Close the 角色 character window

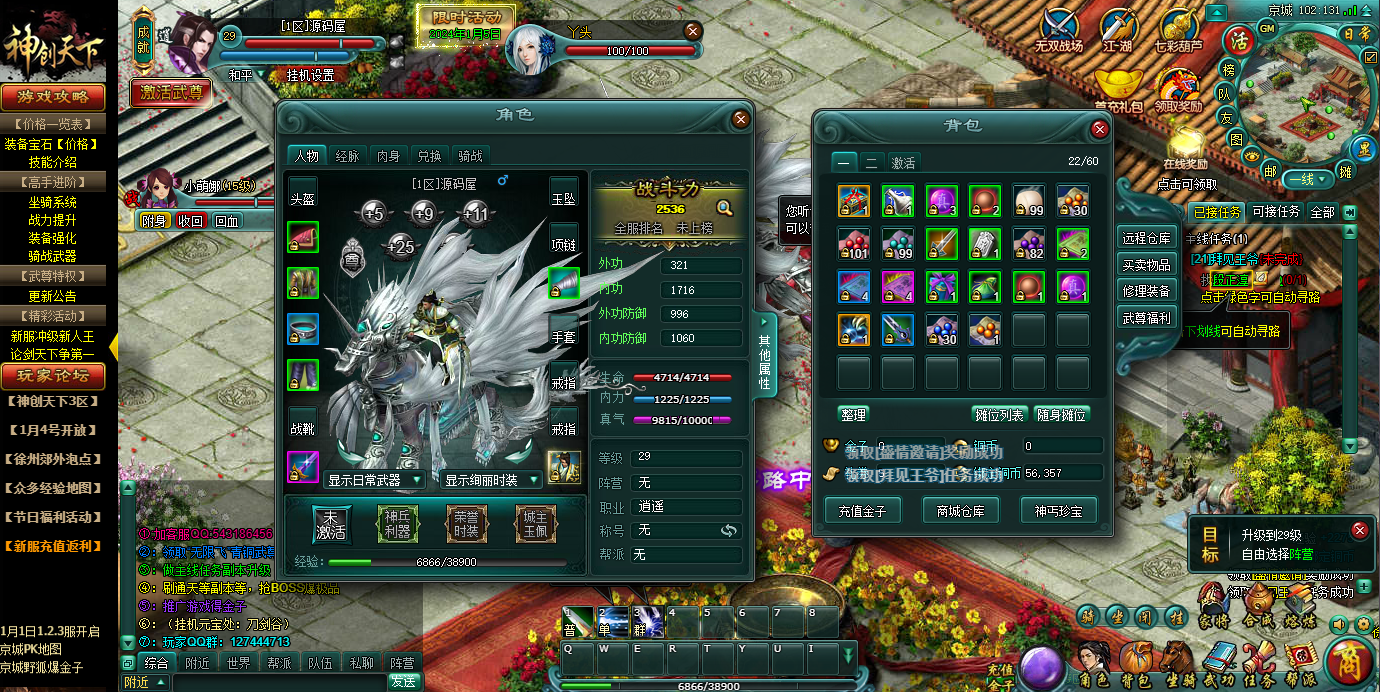741,119
